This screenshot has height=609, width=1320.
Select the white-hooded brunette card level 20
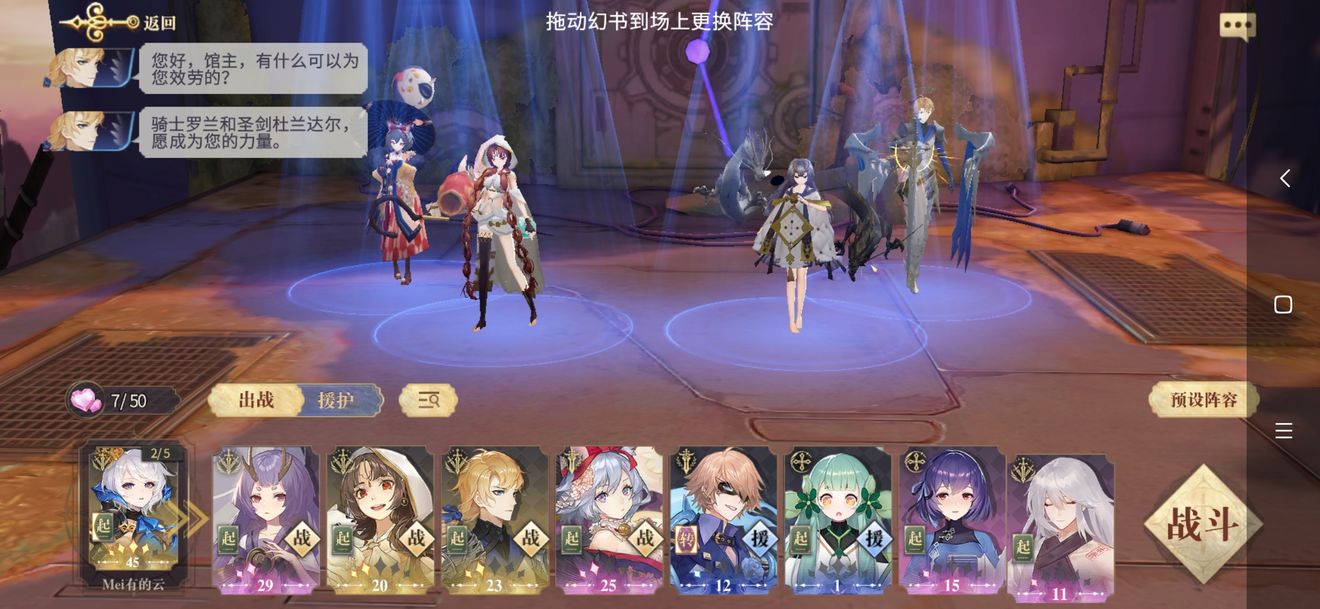coord(380,520)
